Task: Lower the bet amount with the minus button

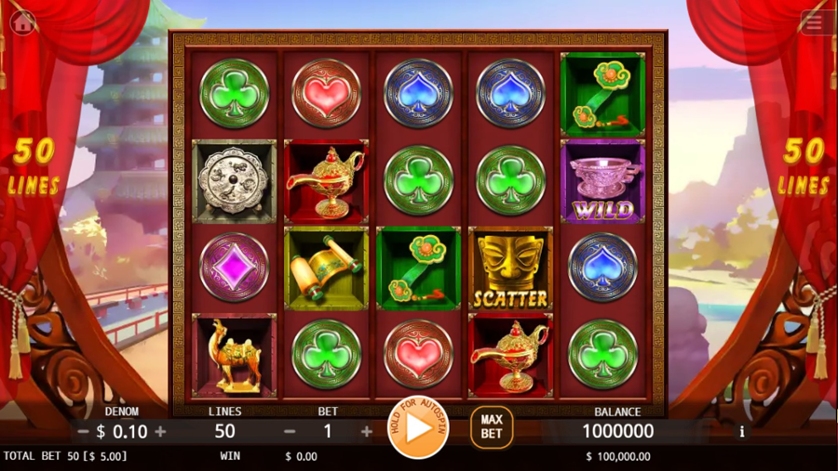Action: click(x=290, y=432)
